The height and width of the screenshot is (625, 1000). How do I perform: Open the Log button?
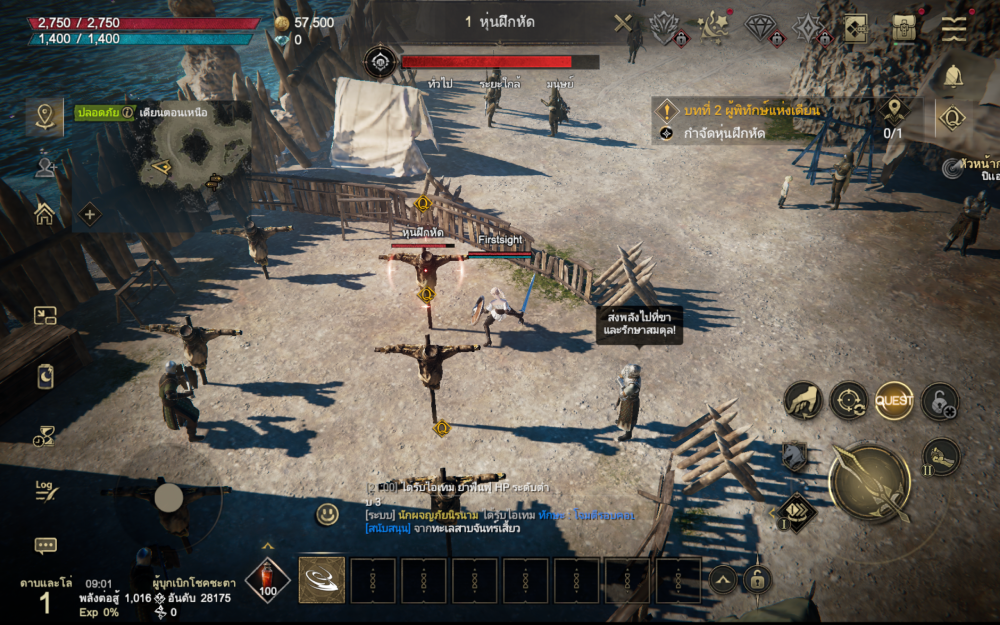tap(45, 490)
